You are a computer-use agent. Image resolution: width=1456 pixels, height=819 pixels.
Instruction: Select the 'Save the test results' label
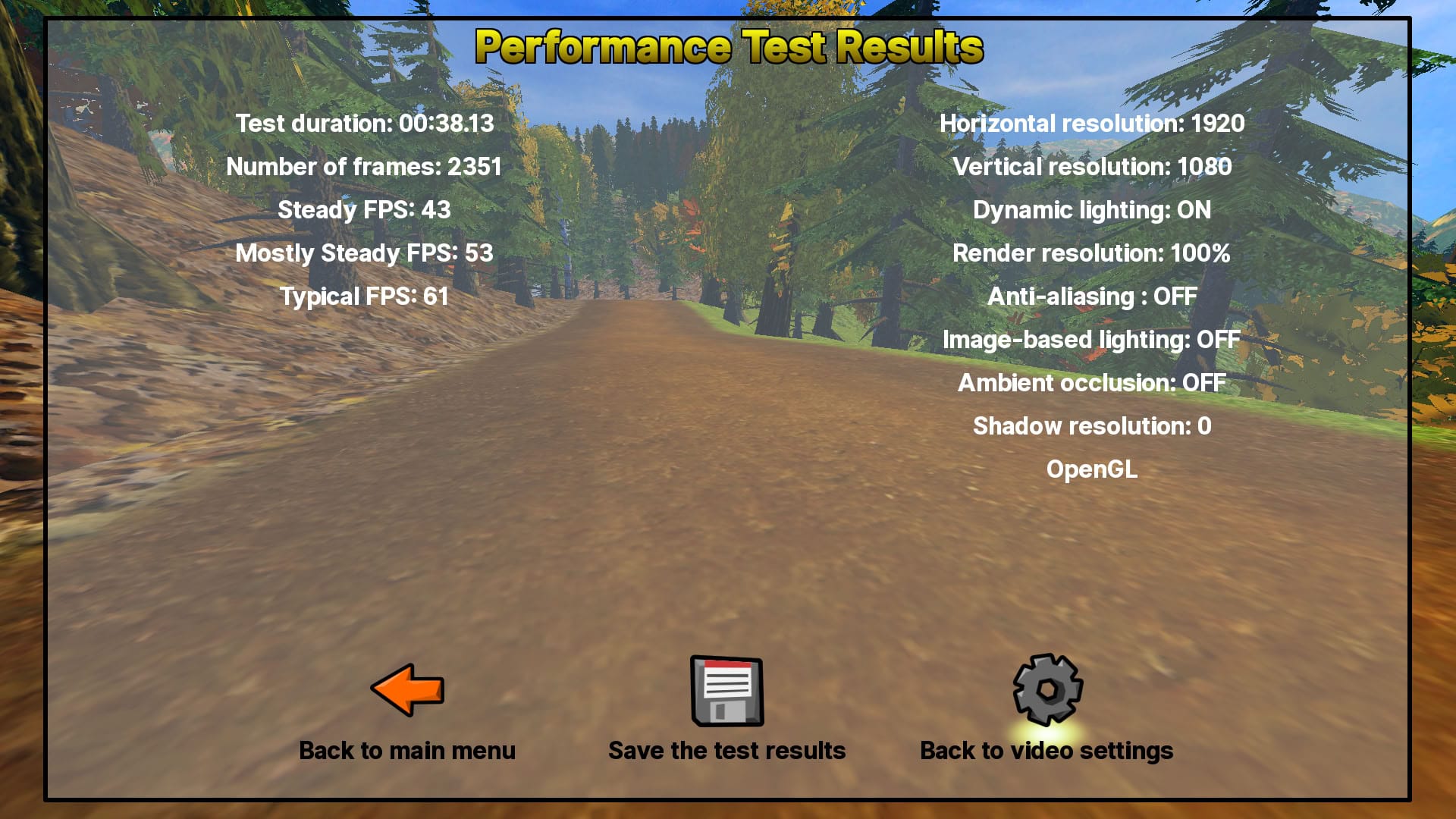click(x=727, y=750)
